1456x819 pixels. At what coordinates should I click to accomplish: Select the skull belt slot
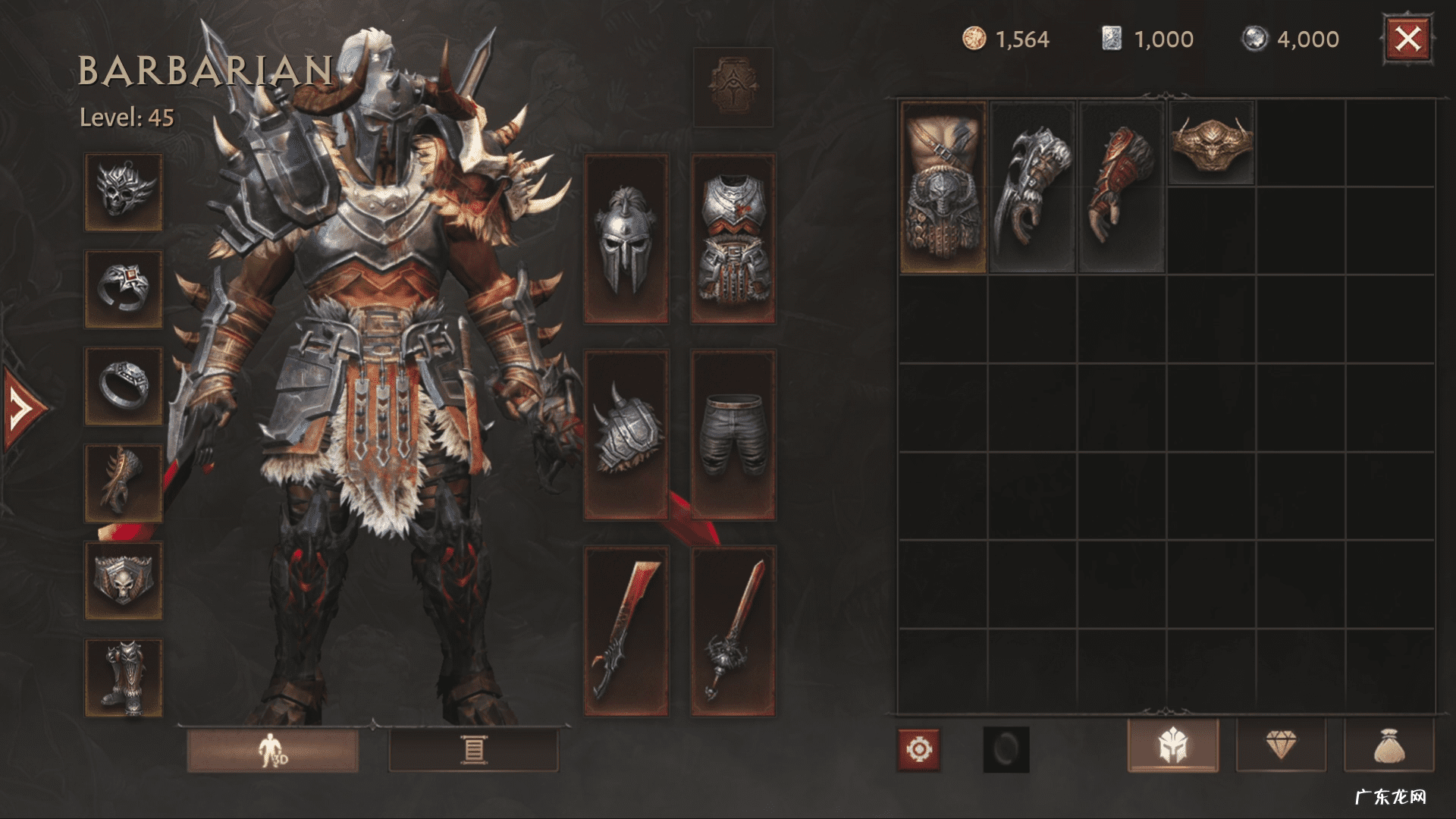pyautogui.click(x=124, y=580)
